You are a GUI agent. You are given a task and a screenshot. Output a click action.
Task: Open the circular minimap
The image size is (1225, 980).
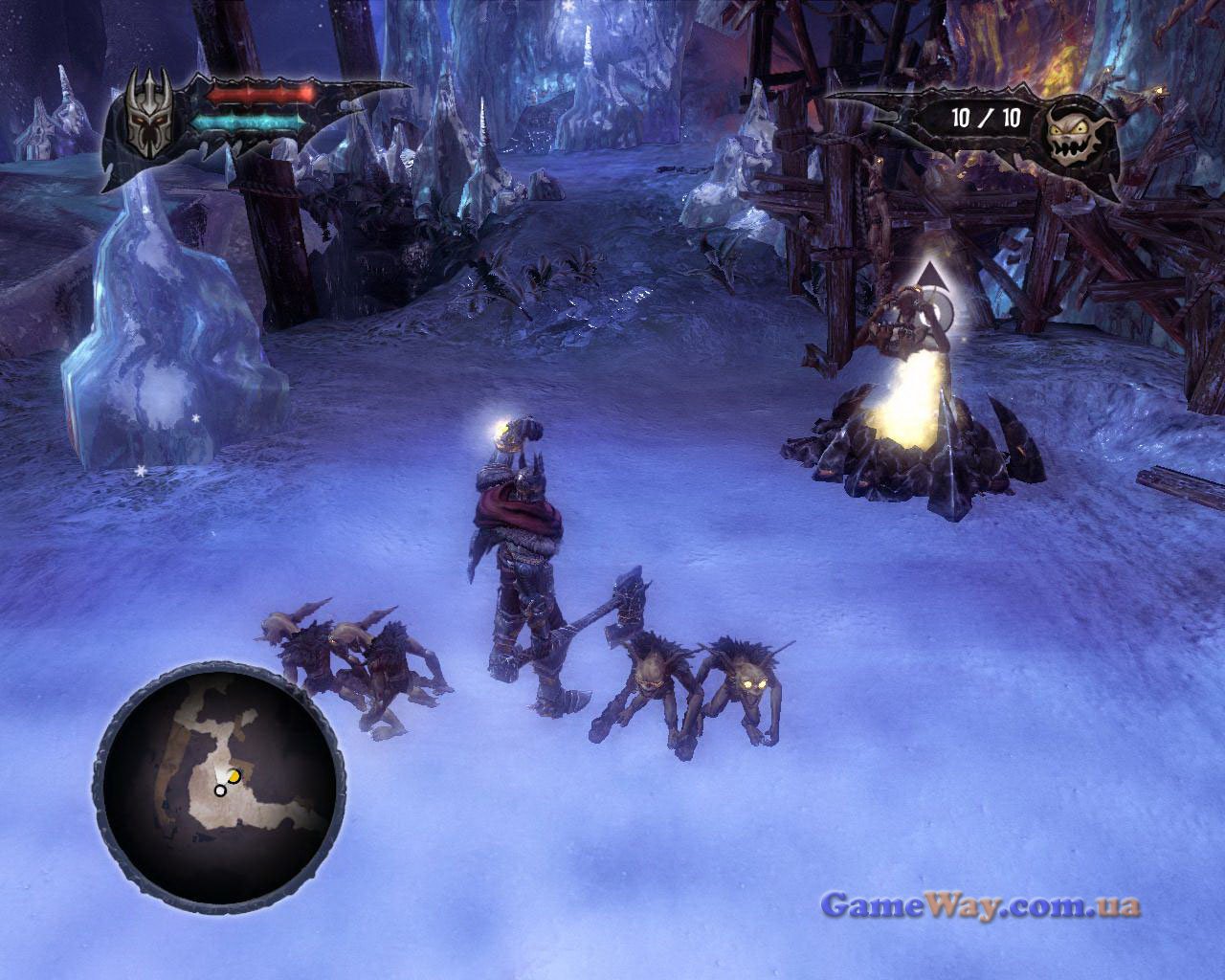(217, 774)
